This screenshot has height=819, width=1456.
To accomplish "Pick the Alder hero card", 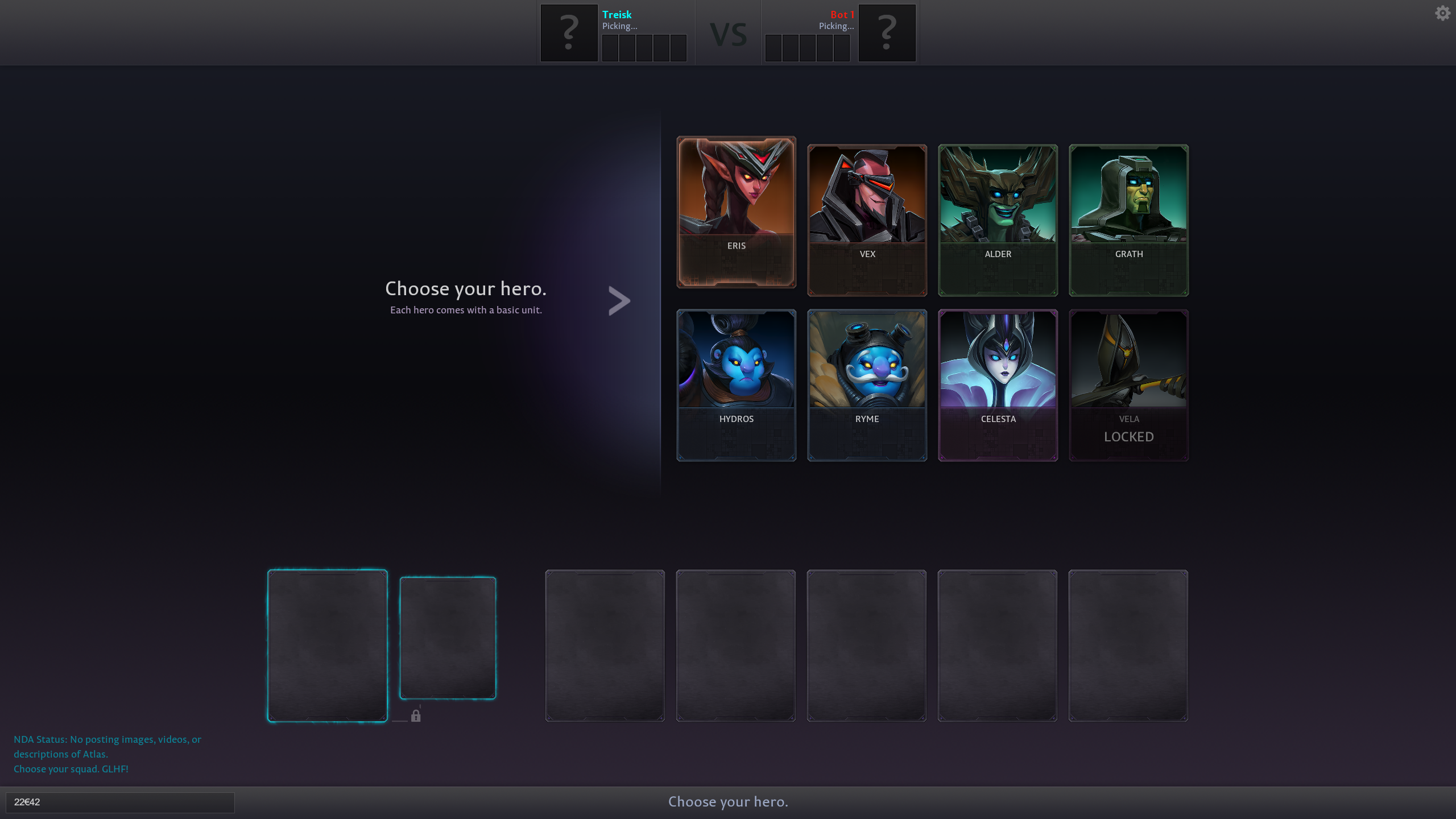I will pos(998,220).
